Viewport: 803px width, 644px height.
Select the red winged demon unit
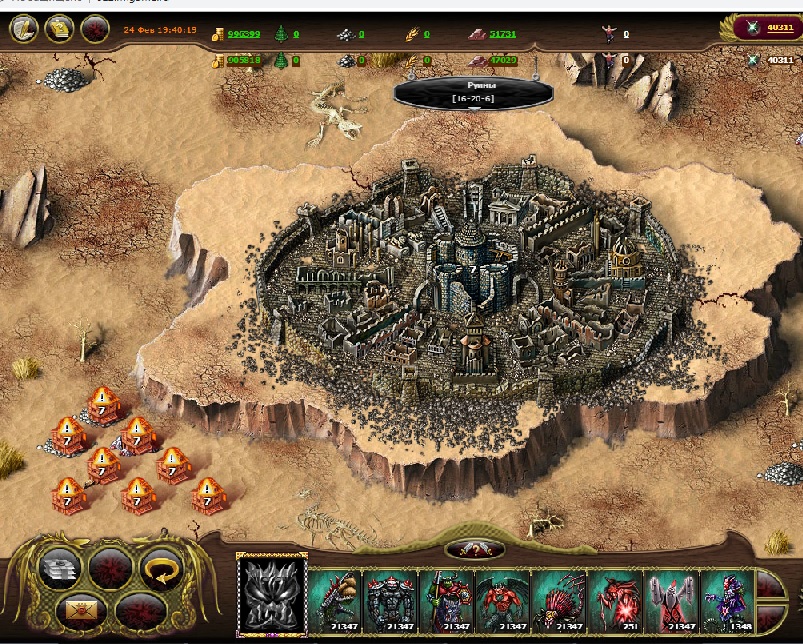coord(502,598)
